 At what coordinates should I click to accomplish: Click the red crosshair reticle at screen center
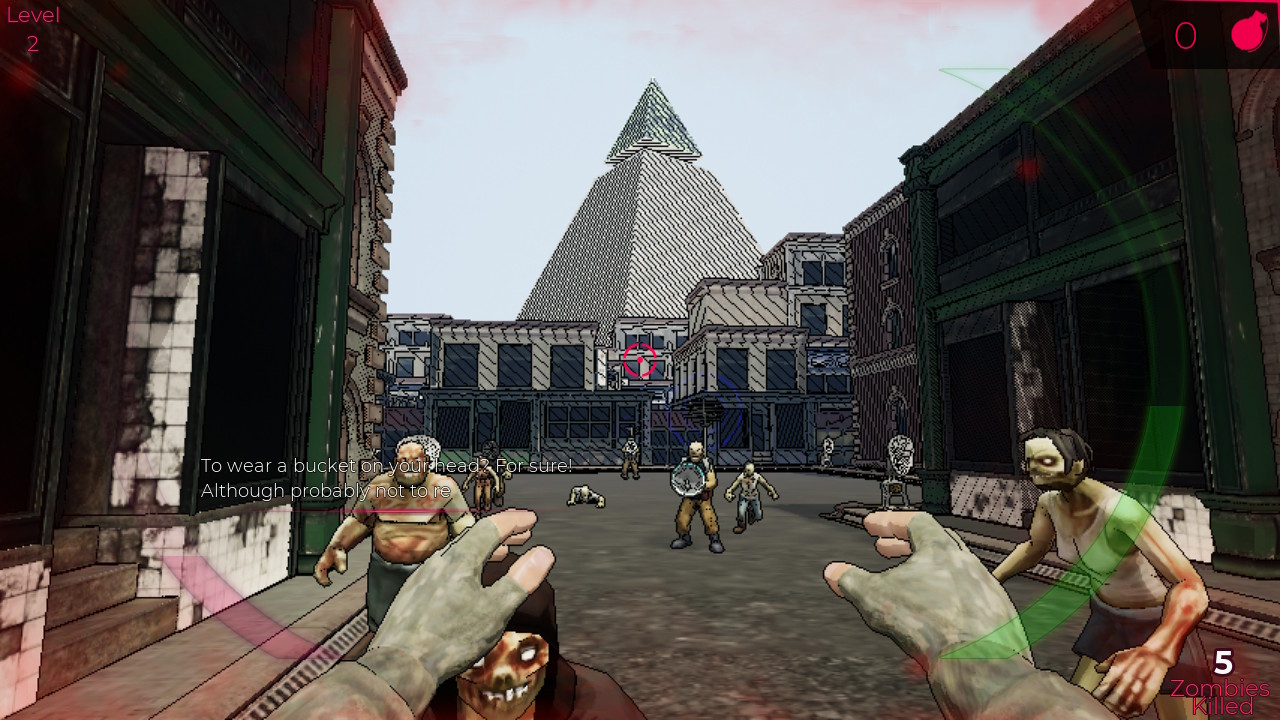[640, 360]
